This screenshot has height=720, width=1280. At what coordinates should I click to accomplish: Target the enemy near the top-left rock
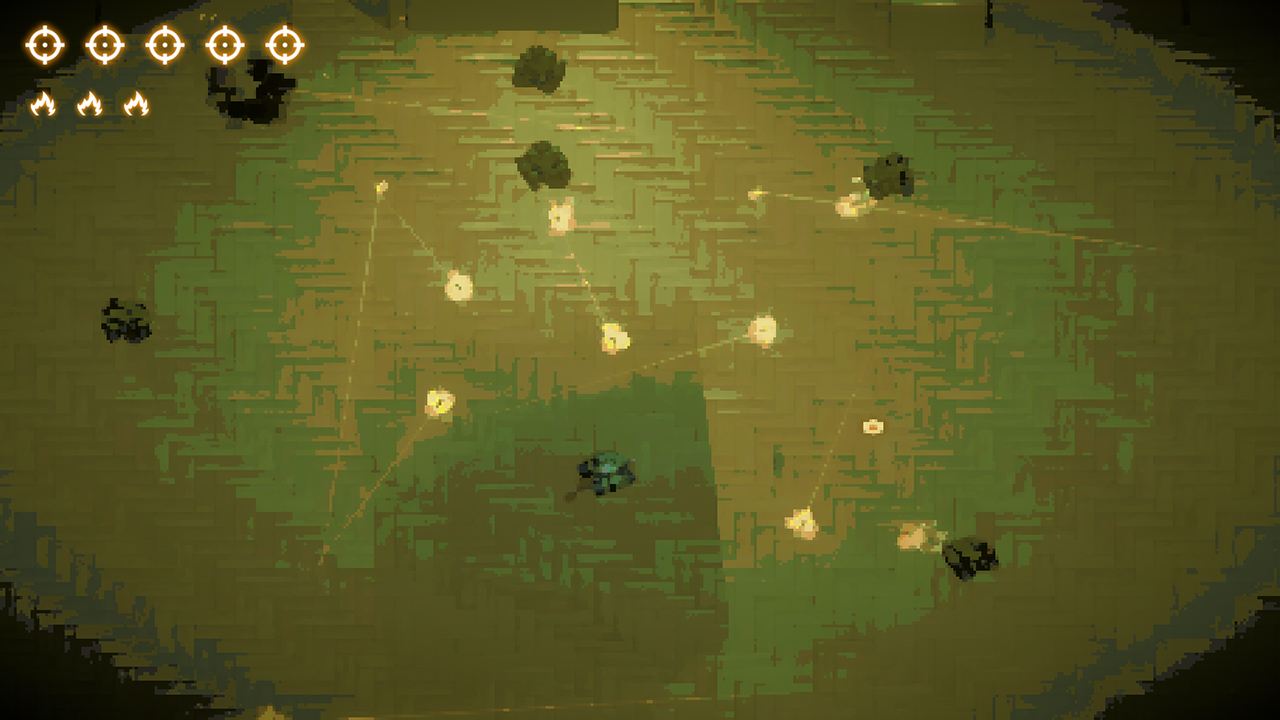coord(383,186)
